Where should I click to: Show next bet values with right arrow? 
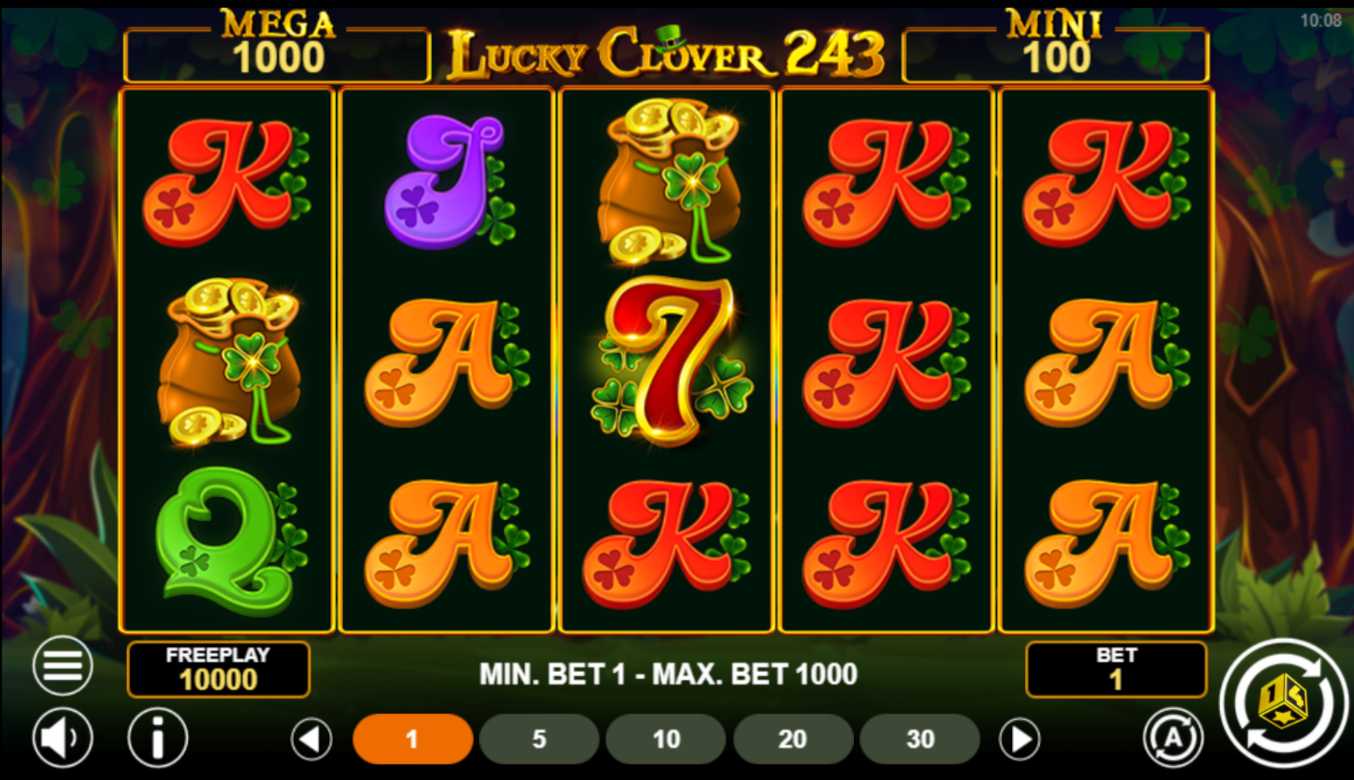pos(1019,740)
